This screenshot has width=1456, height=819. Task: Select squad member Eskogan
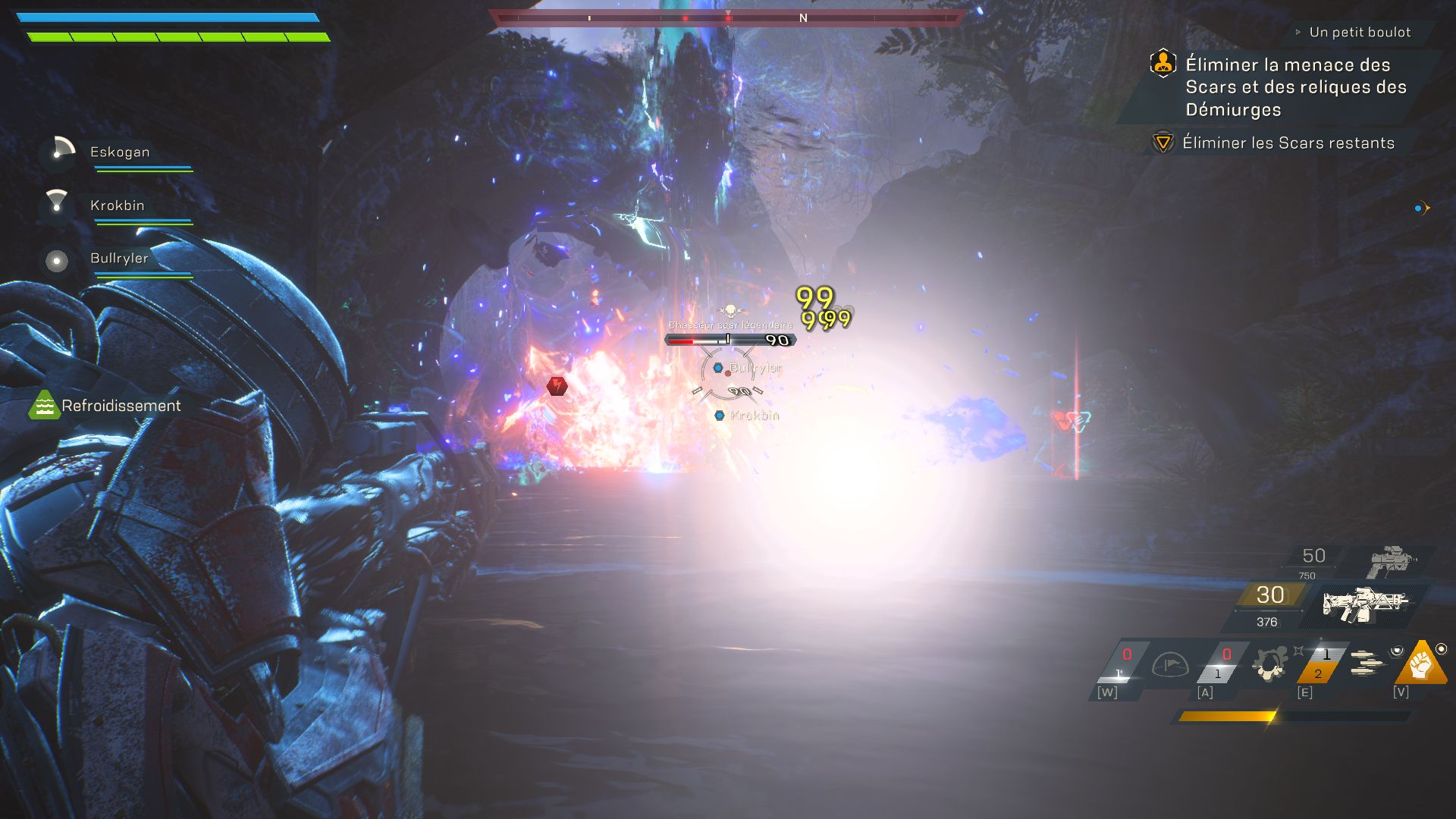tap(120, 152)
